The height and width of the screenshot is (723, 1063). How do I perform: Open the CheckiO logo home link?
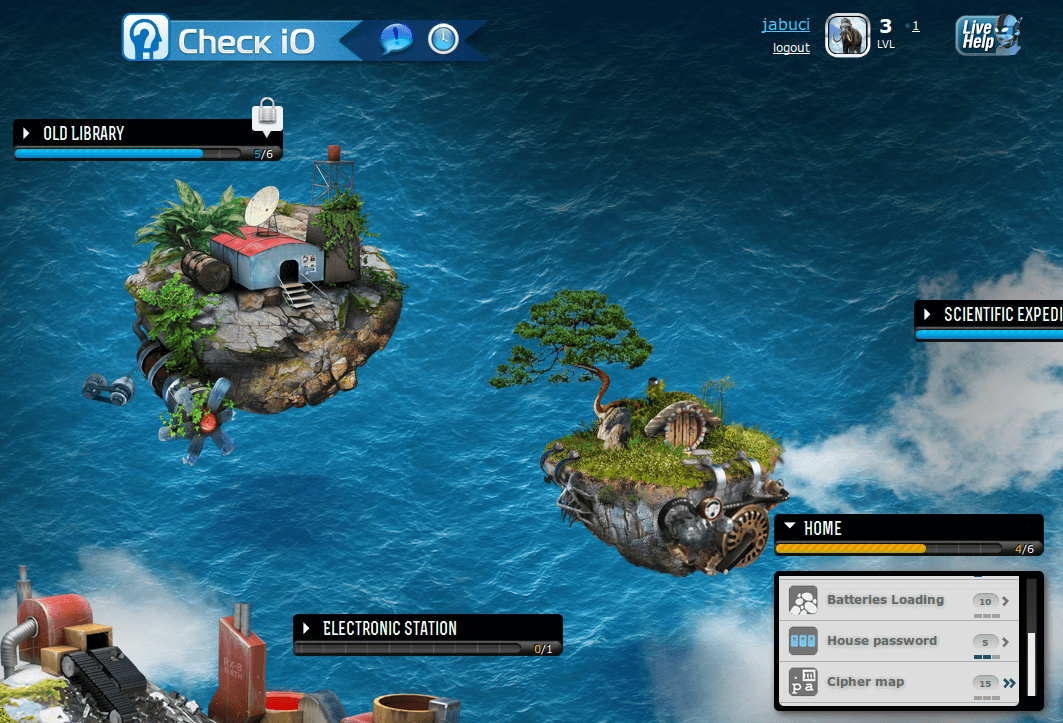(x=221, y=39)
